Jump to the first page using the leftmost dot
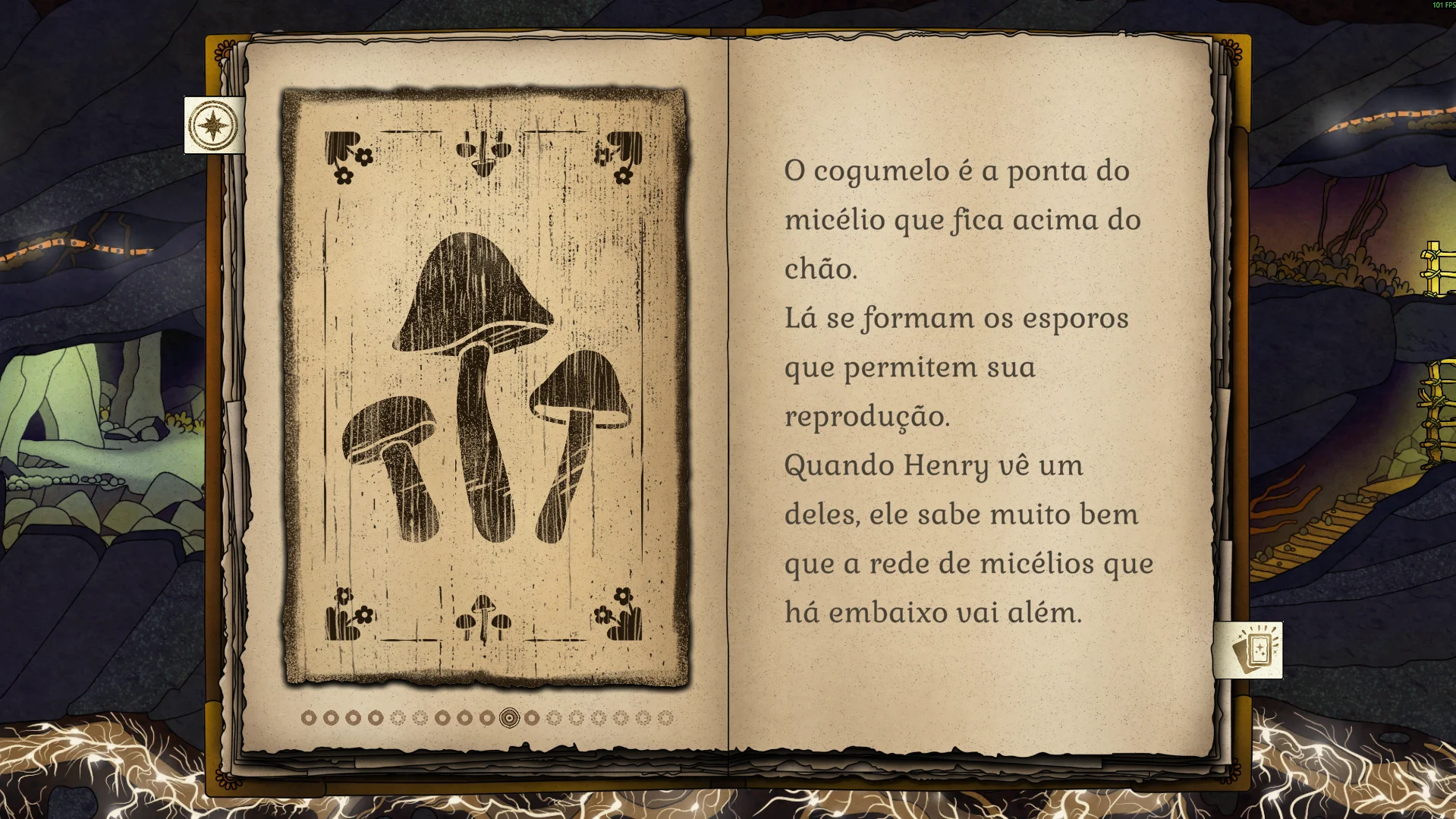 tap(308, 716)
